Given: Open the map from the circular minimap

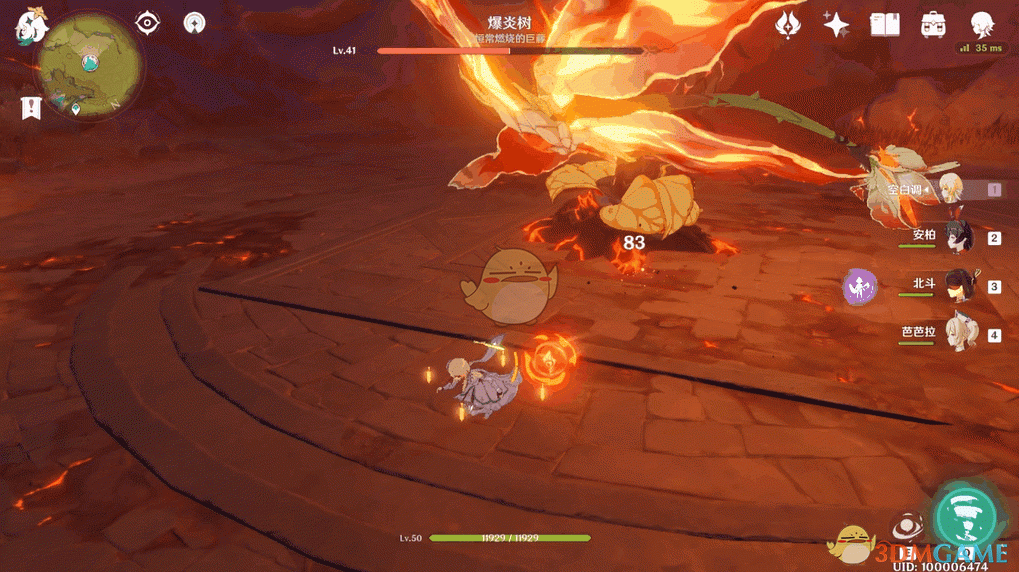Looking at the screenshot, I should pyautogui.click(x=90, y=64).
